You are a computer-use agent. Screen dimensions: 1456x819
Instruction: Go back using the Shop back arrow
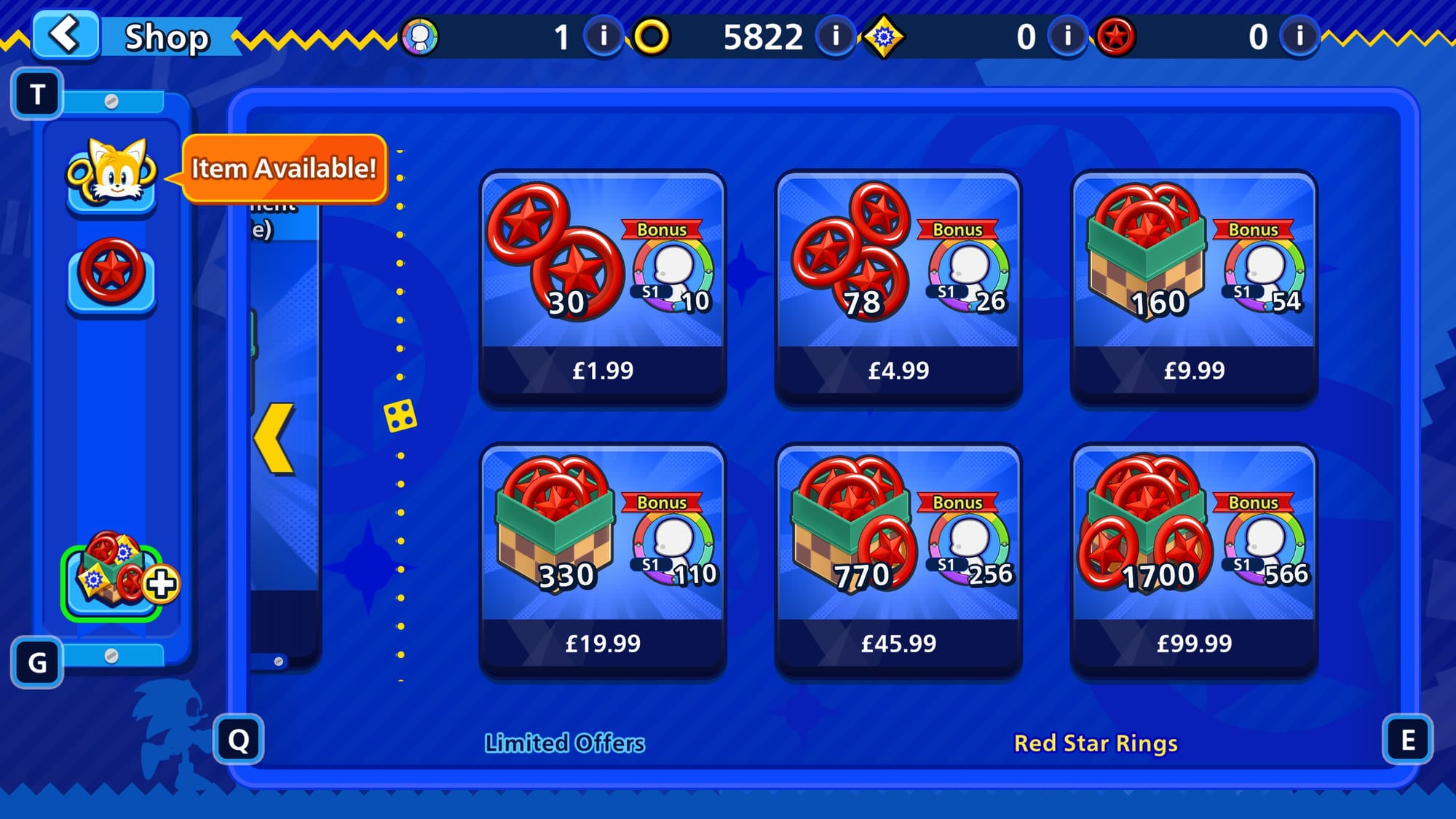tap(66, 34)
